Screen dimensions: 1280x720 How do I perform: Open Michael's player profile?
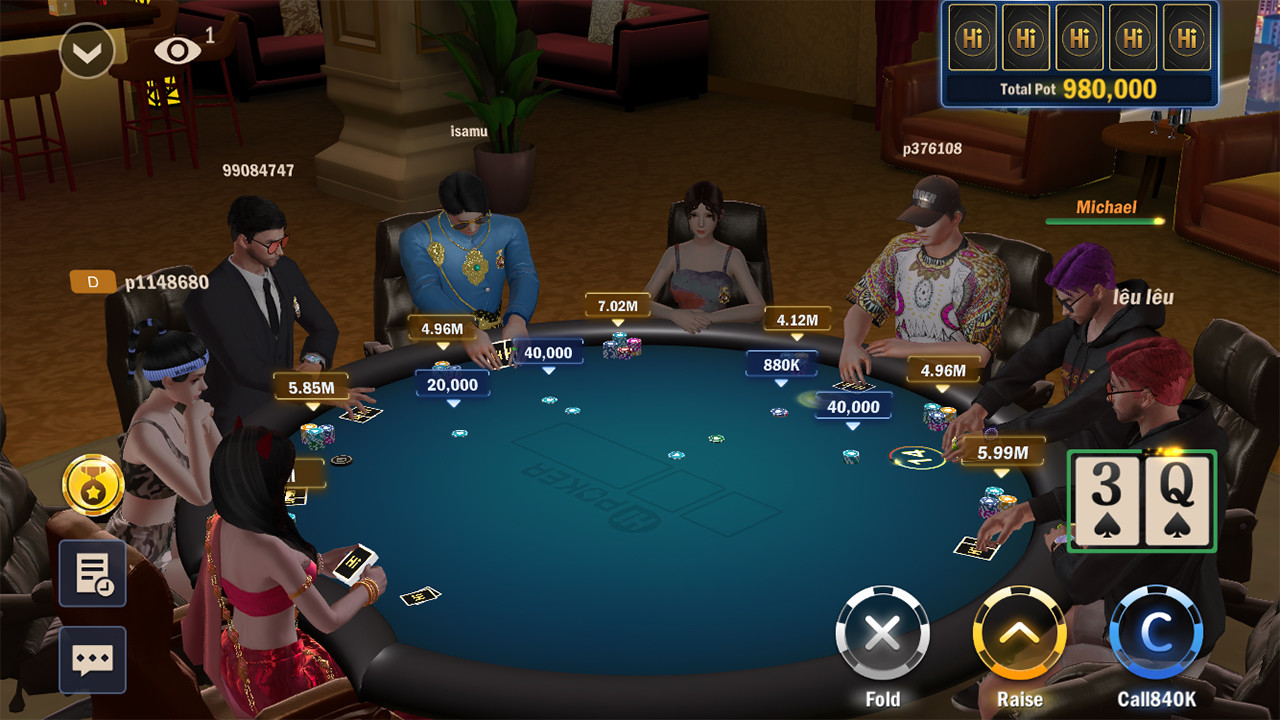tap(1106, 207)
